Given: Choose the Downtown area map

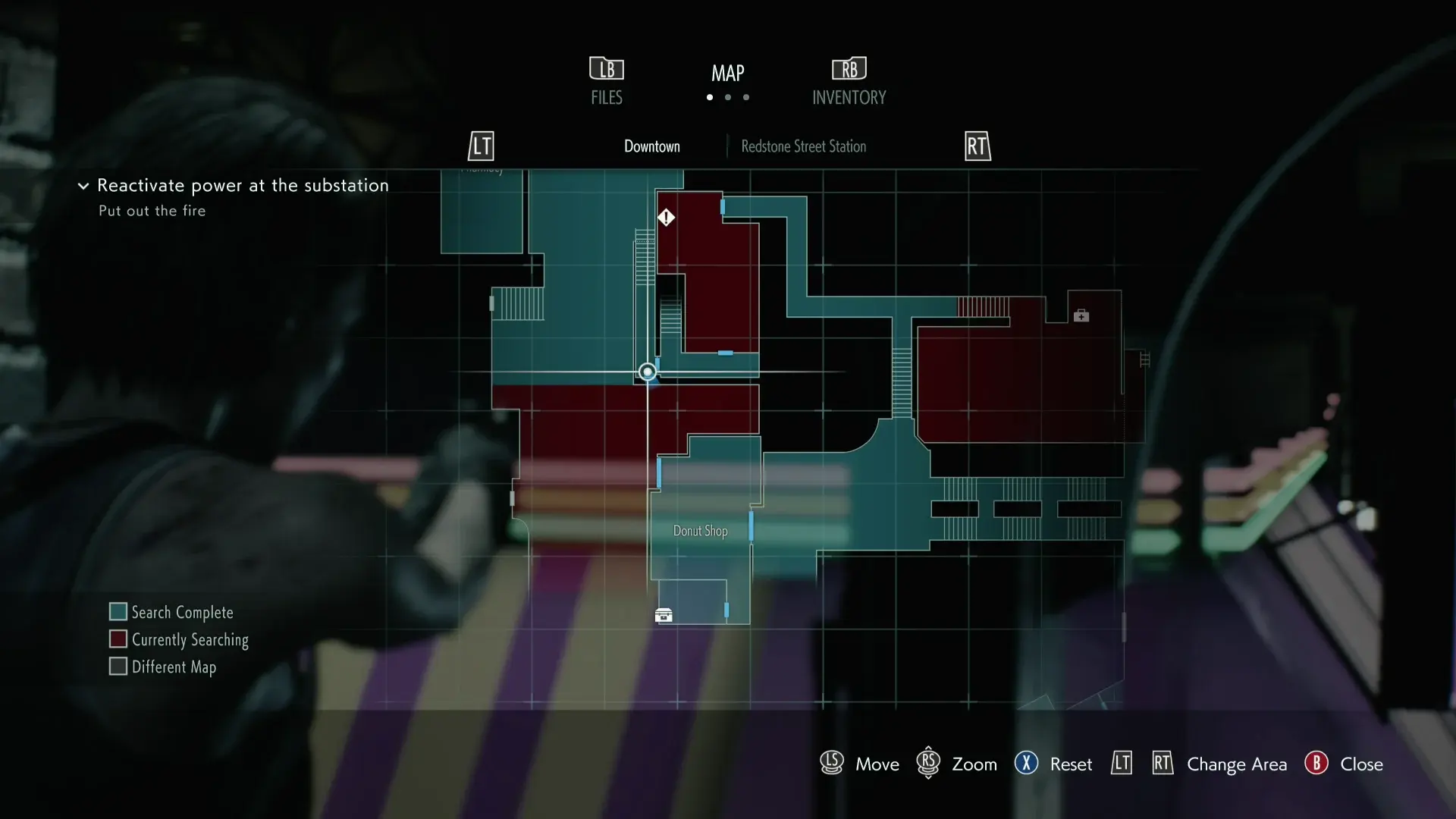Looking at the screenshot, I should 651,146.
